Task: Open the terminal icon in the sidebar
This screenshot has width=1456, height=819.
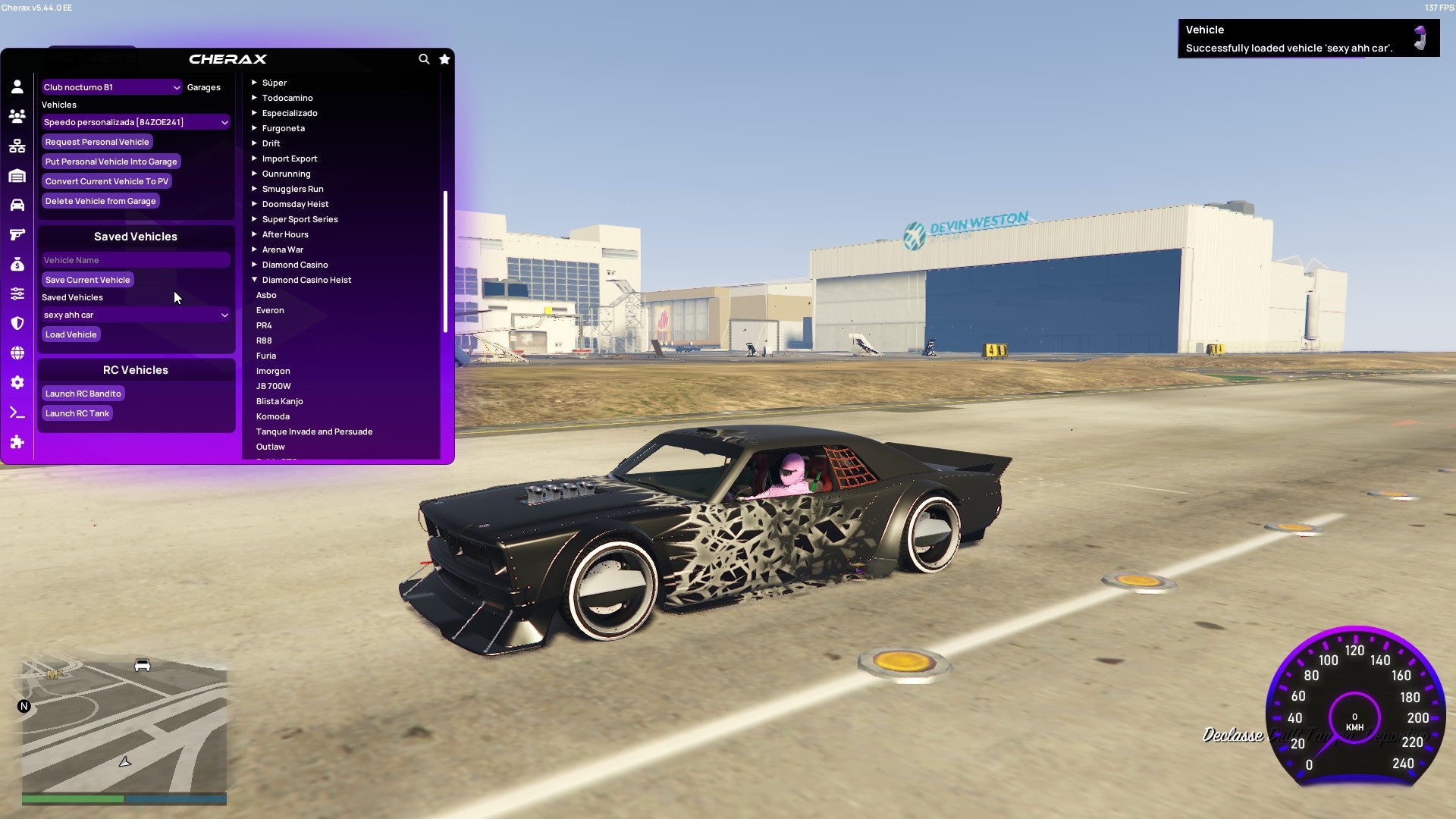Action: (x=17, y=412)
